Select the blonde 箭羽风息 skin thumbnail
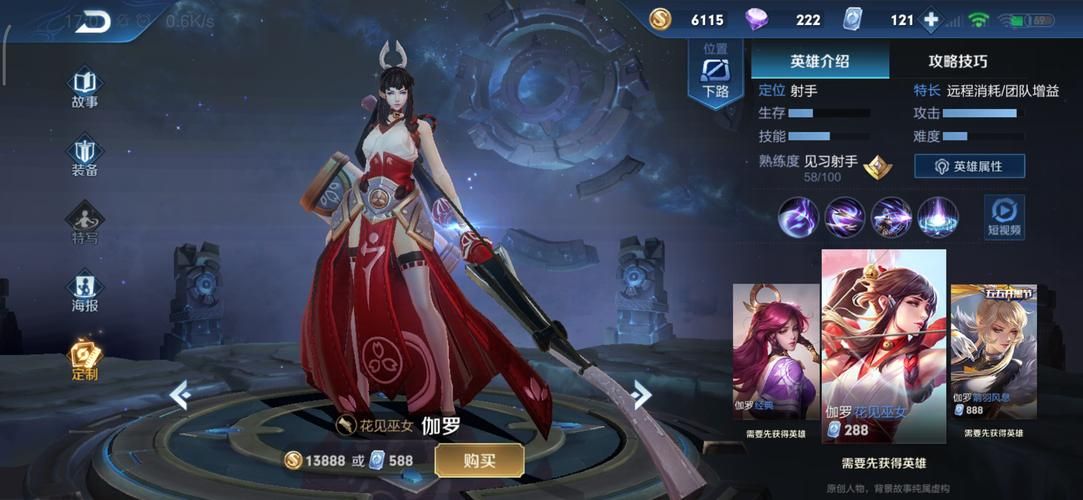 993,351
